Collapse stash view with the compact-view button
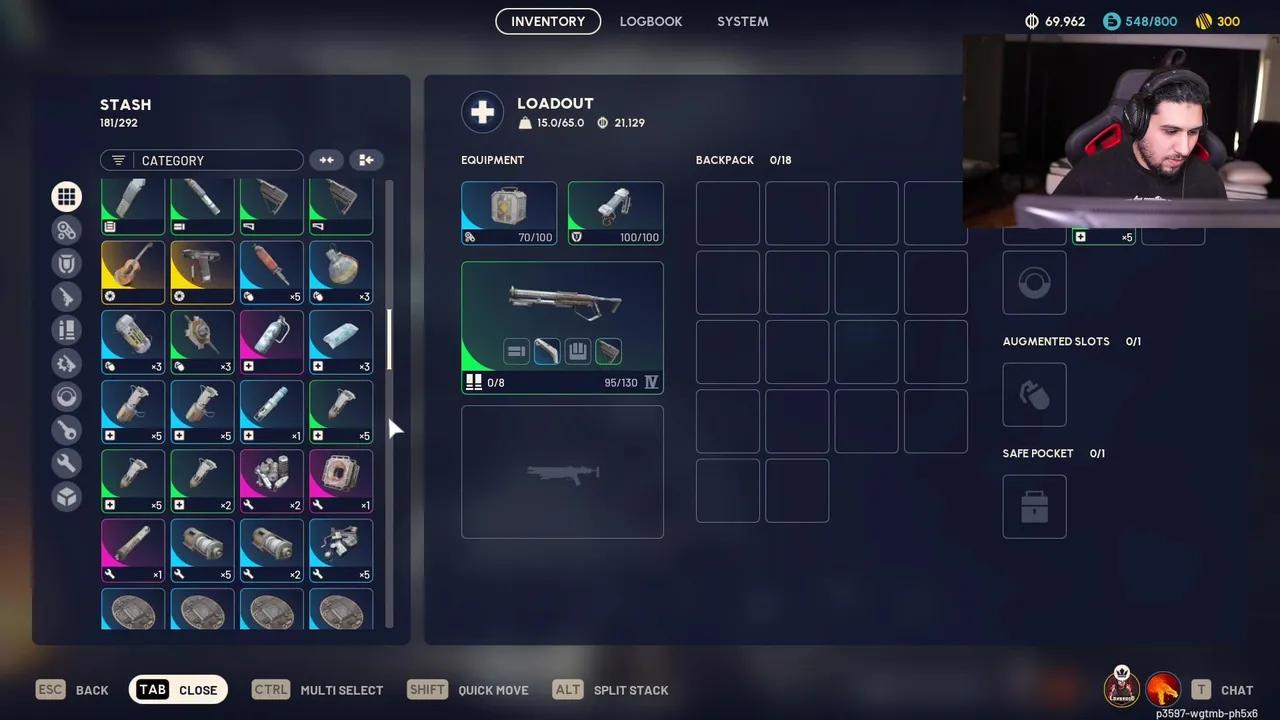1280x720 pixels. (366, 160)
